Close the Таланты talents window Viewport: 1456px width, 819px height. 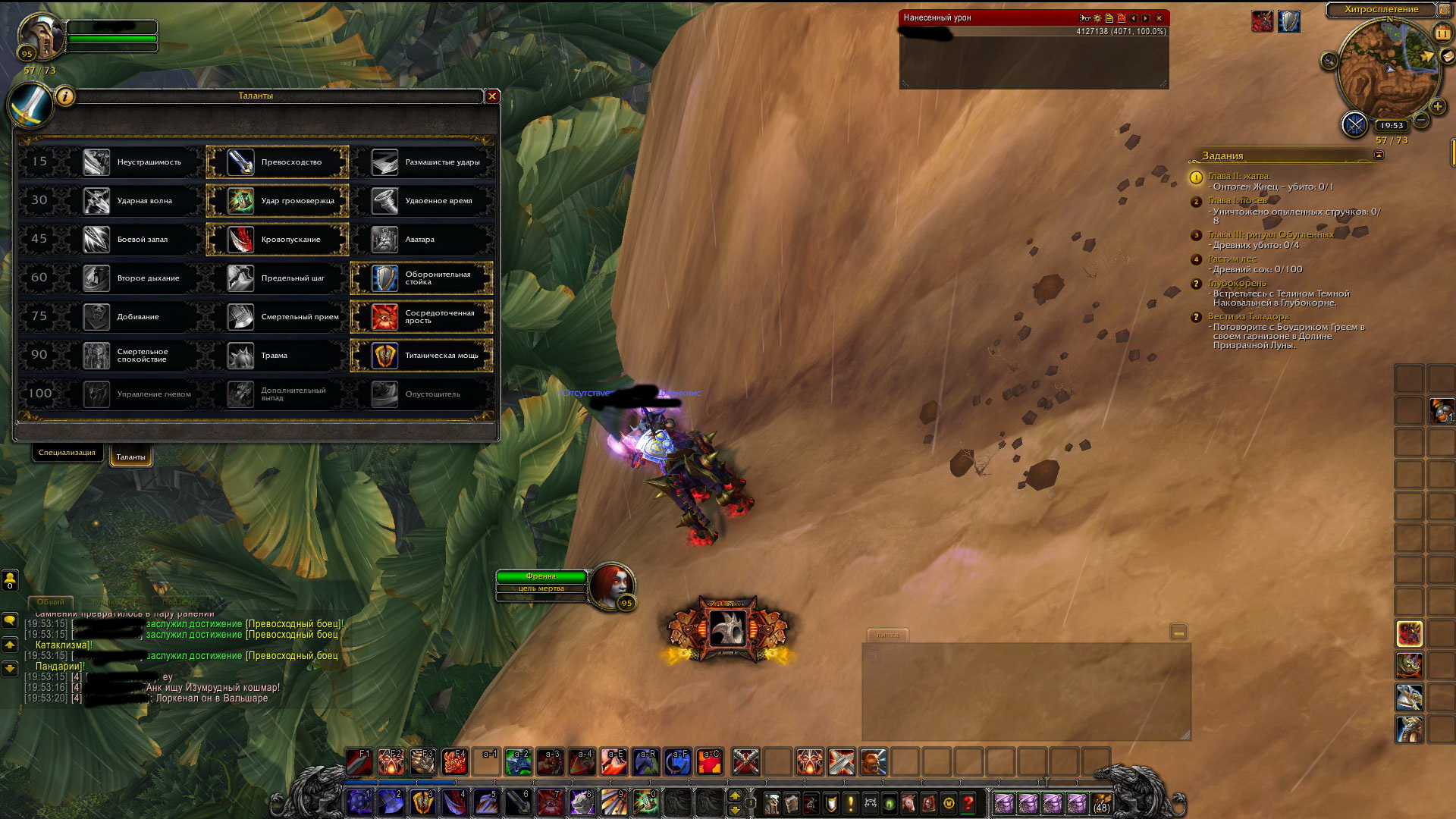pyautogui.click(x=492, y=96)
